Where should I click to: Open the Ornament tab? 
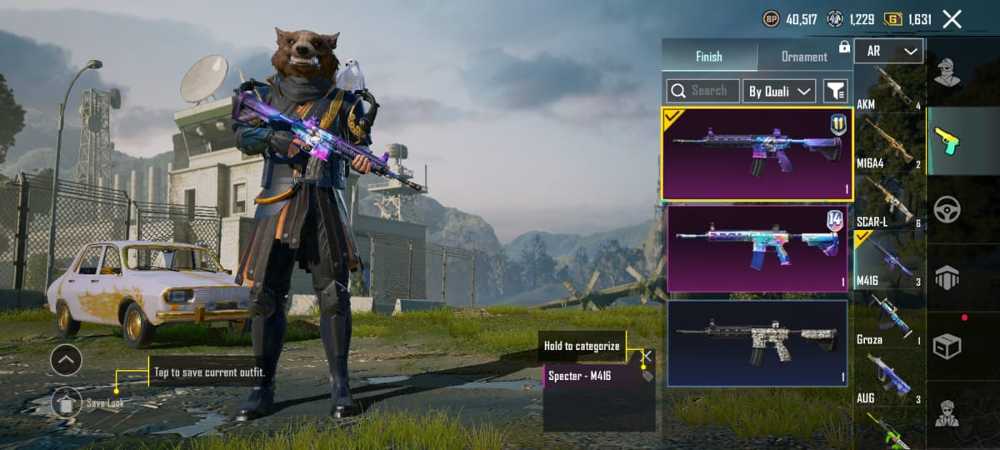pyautogui.click(x=804, y=57)
